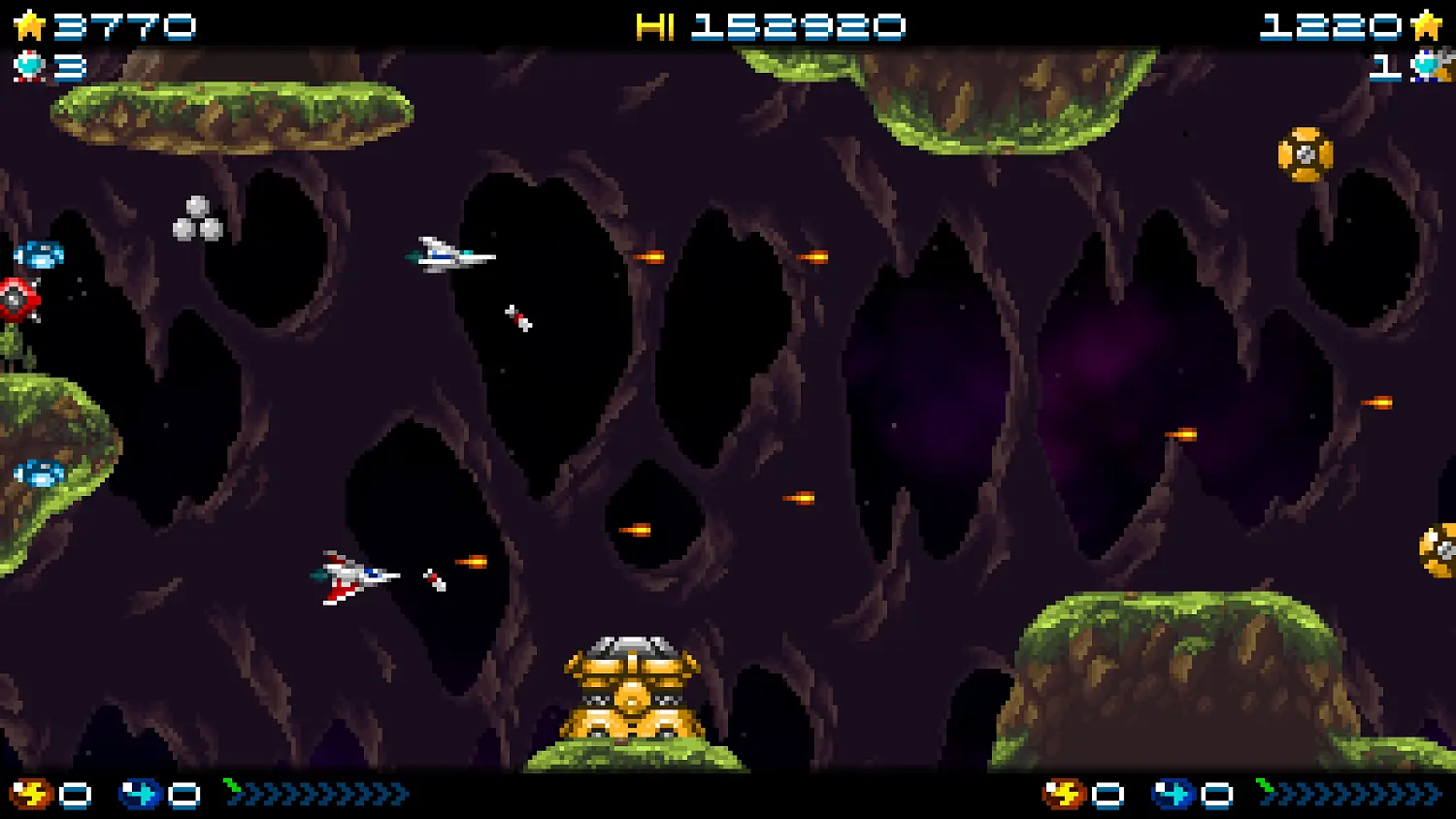
Task: Select the orange weapon orb in bottom-right HUD
Action: click(1062, 794)
